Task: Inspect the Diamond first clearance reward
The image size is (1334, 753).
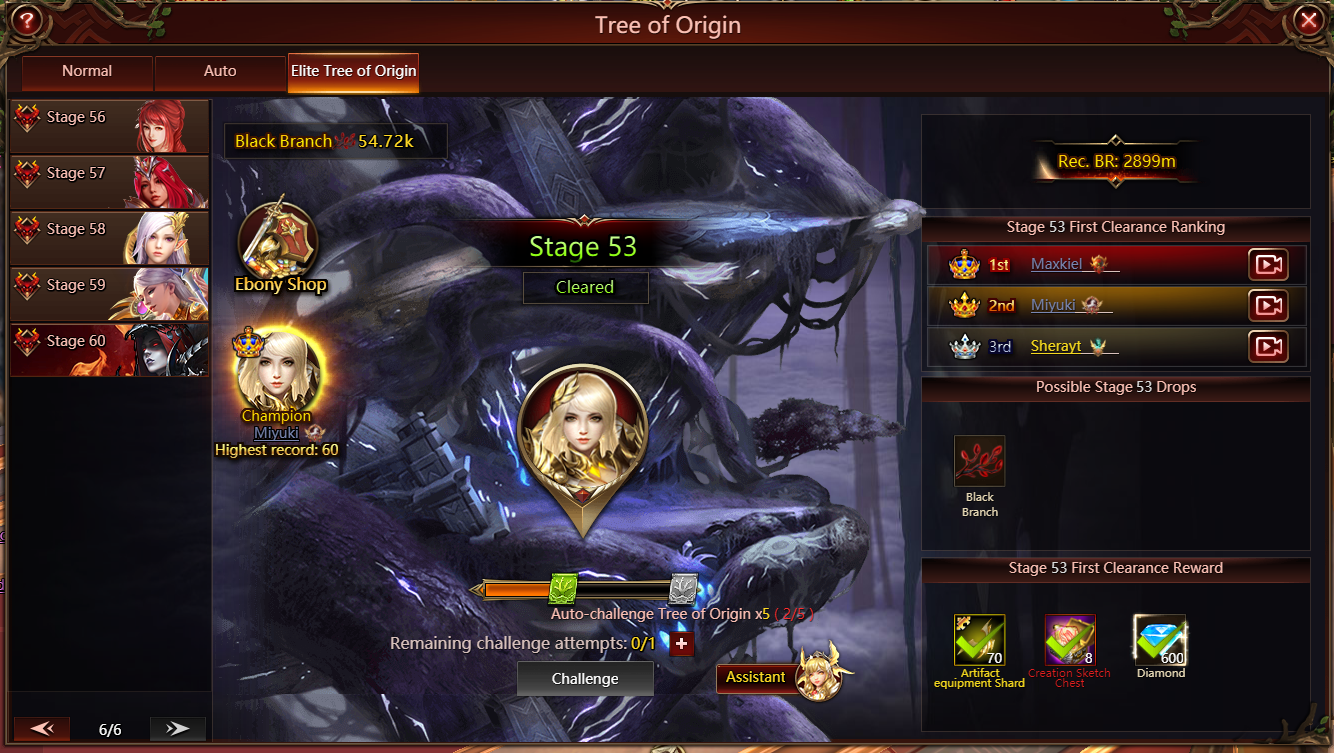Action: [x=1160, y=640]
